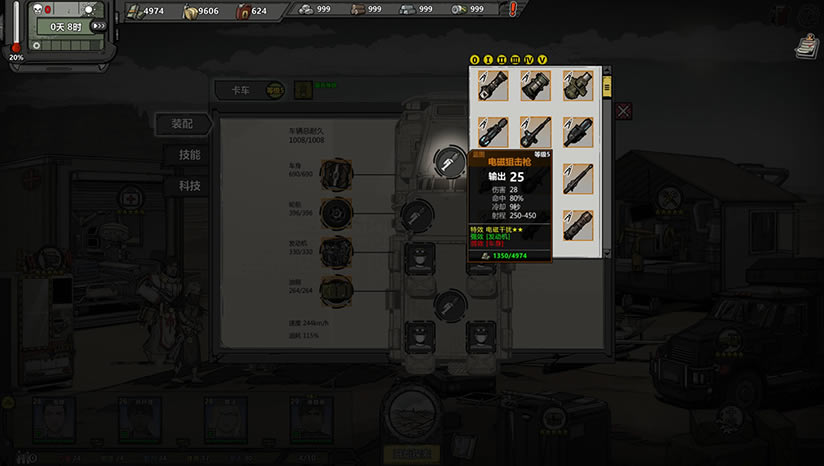Viewport: 824px width, 466px height.
Task: Select weapon tier II filter
Action: point(502,59)
